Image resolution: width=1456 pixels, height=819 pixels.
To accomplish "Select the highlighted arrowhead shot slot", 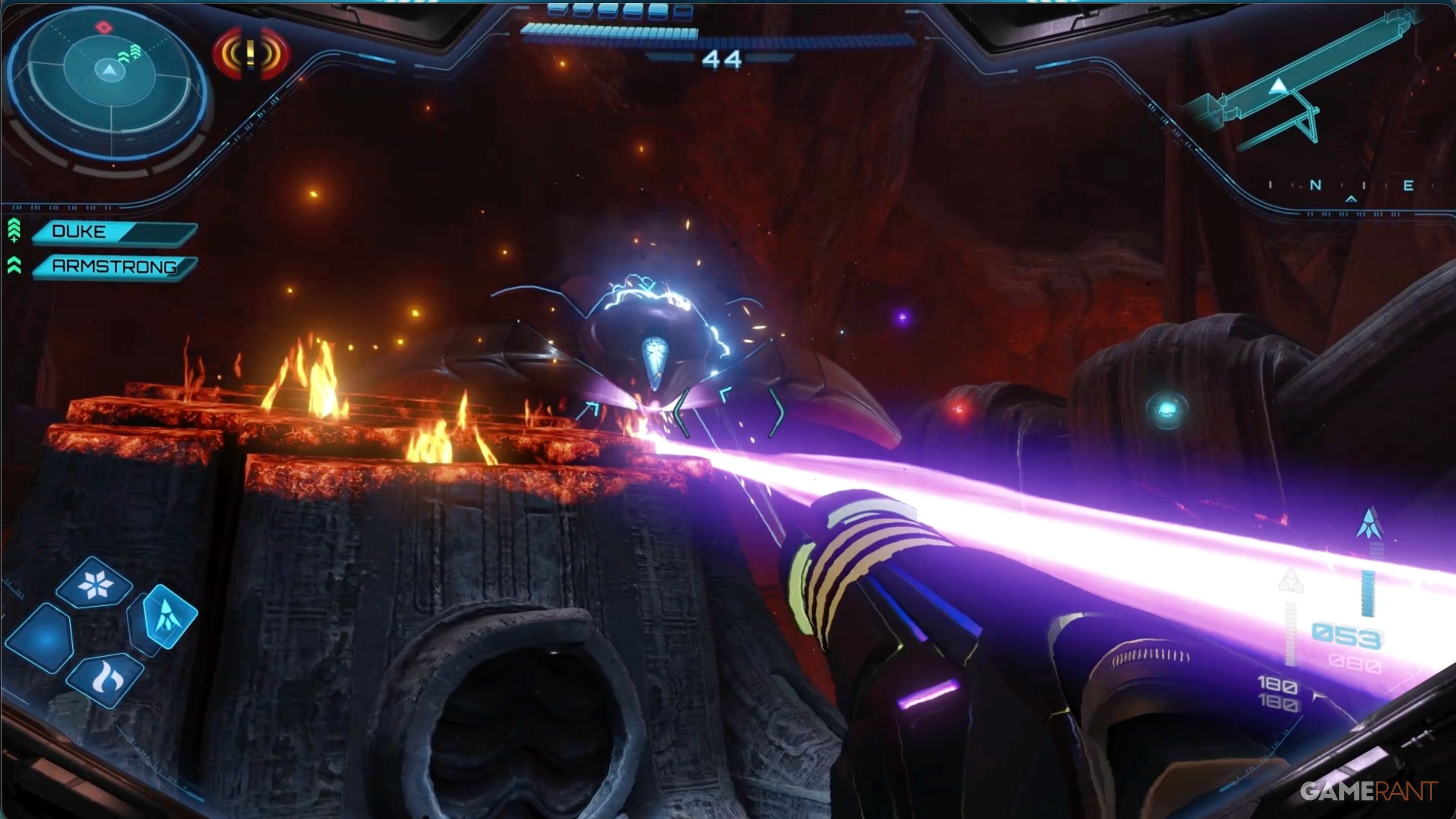I will point(168,616).
